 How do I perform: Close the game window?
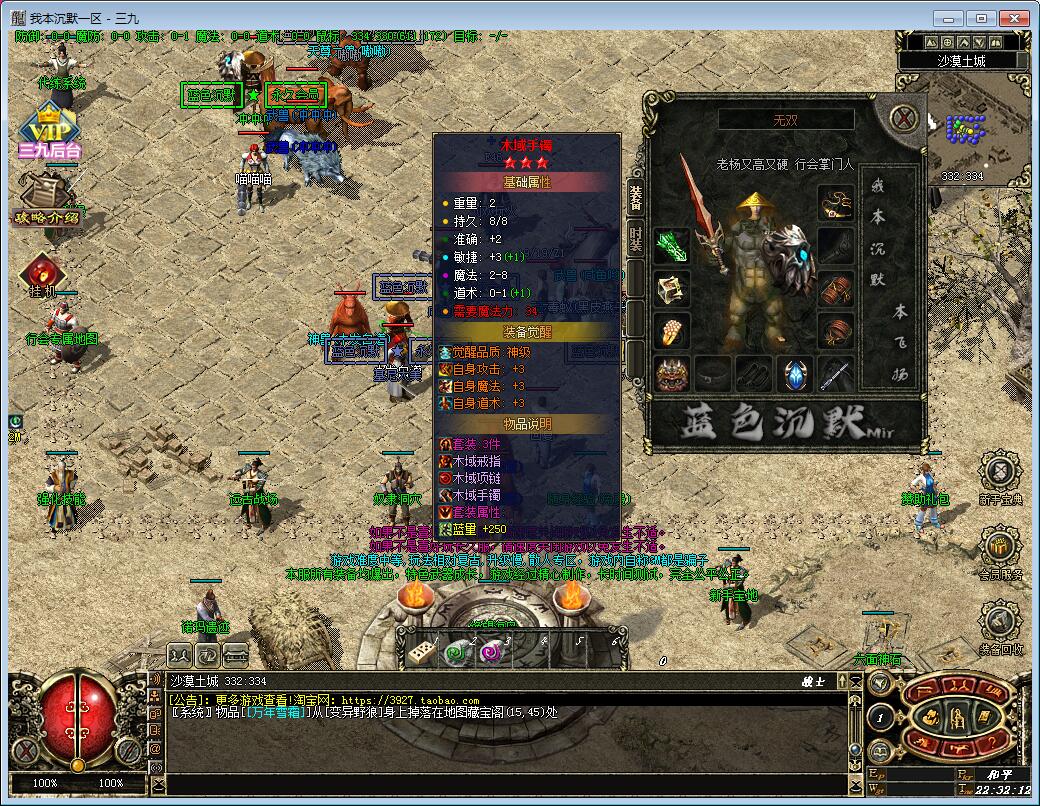[1013, 17]
